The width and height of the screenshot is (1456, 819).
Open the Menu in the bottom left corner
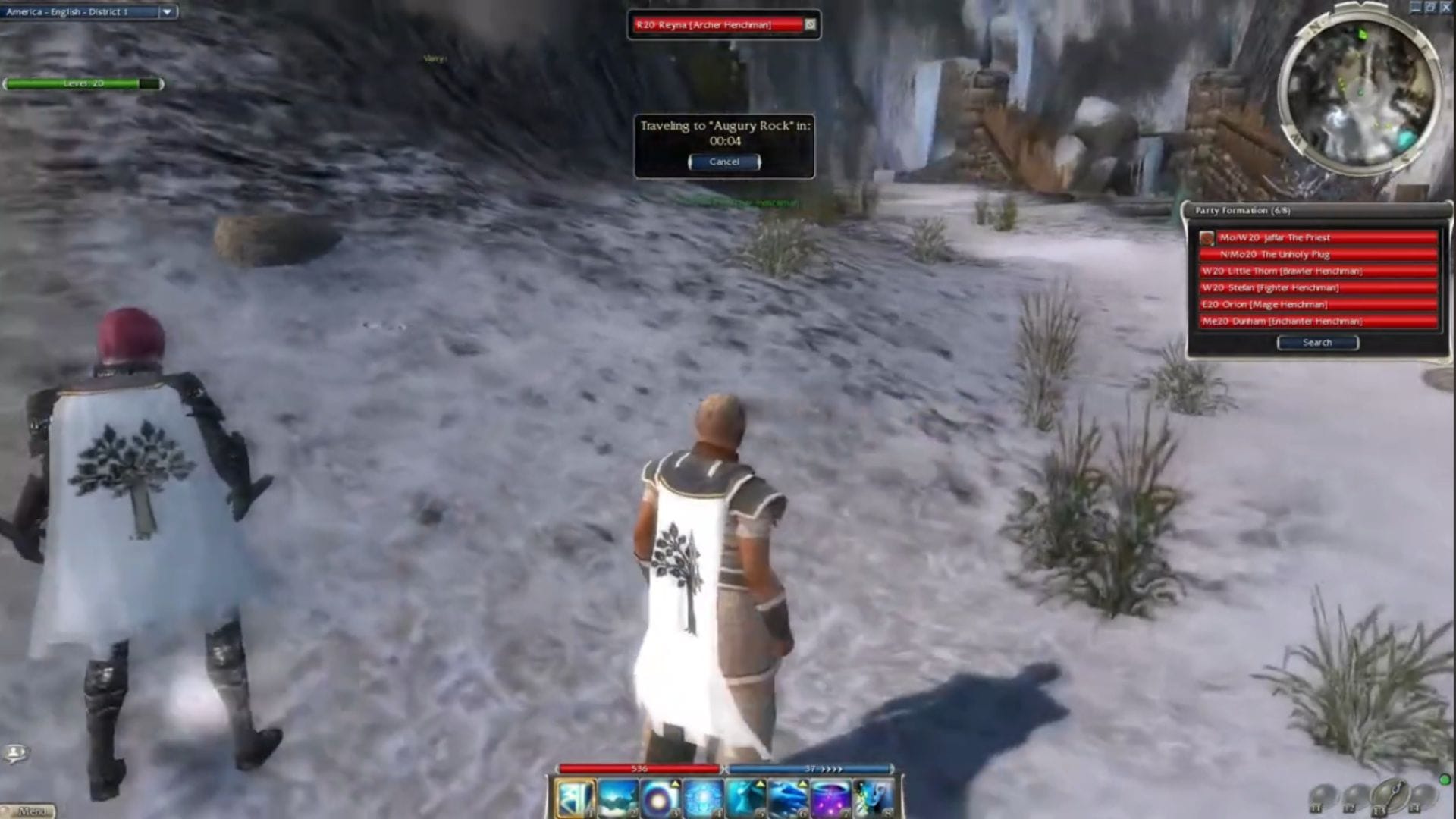click(x=33, y=811)
